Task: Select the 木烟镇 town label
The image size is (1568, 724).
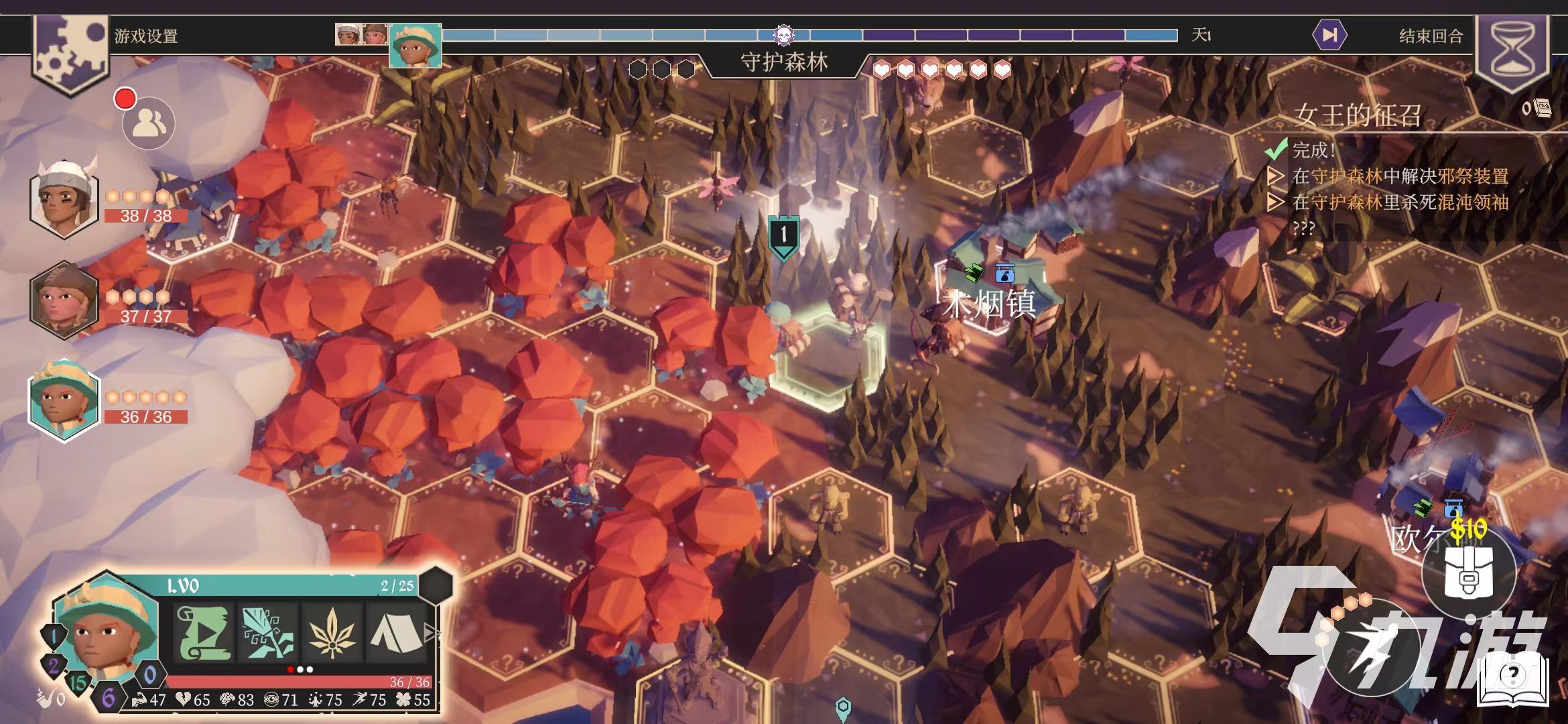Action: 990,305
